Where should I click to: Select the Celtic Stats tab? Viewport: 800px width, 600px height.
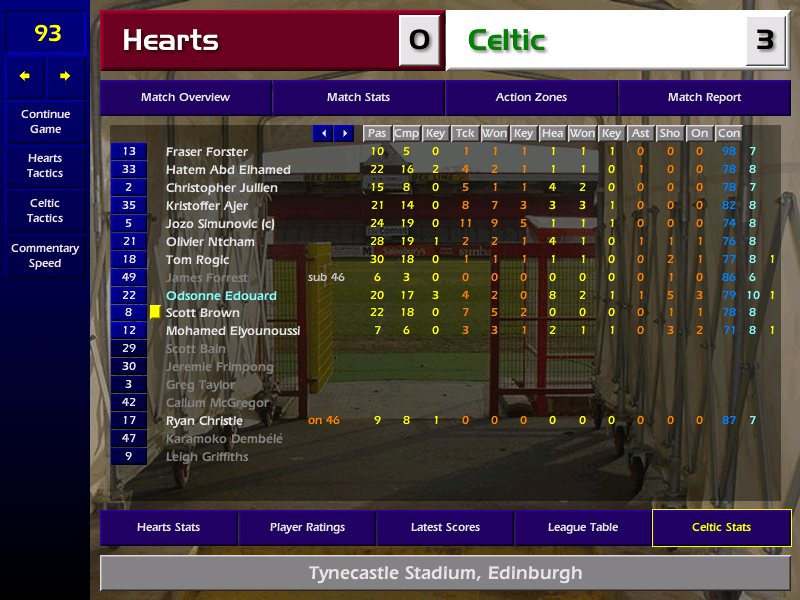coord(721,528)
